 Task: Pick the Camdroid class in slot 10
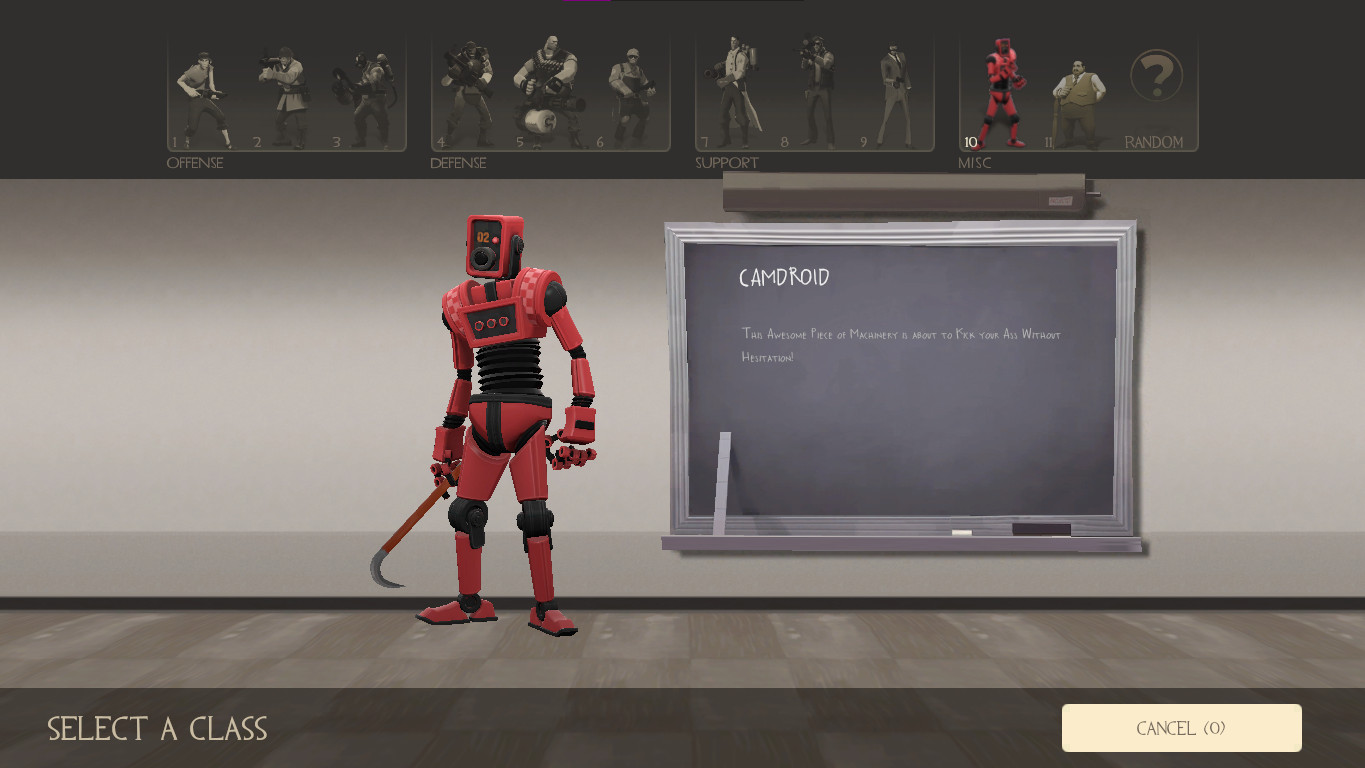pos(1000,90)
